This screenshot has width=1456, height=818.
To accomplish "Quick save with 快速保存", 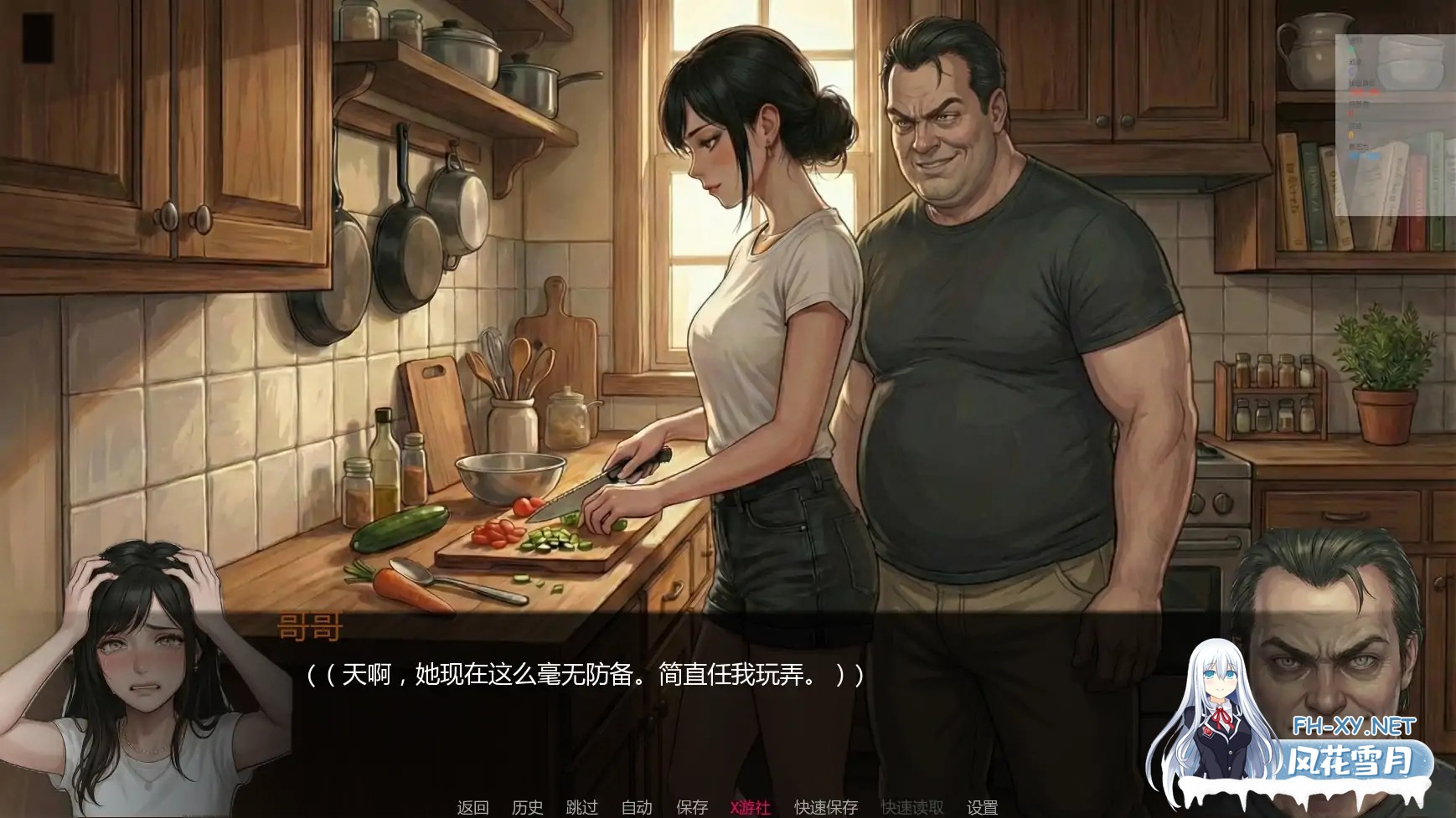I will [x=825, y=809].
